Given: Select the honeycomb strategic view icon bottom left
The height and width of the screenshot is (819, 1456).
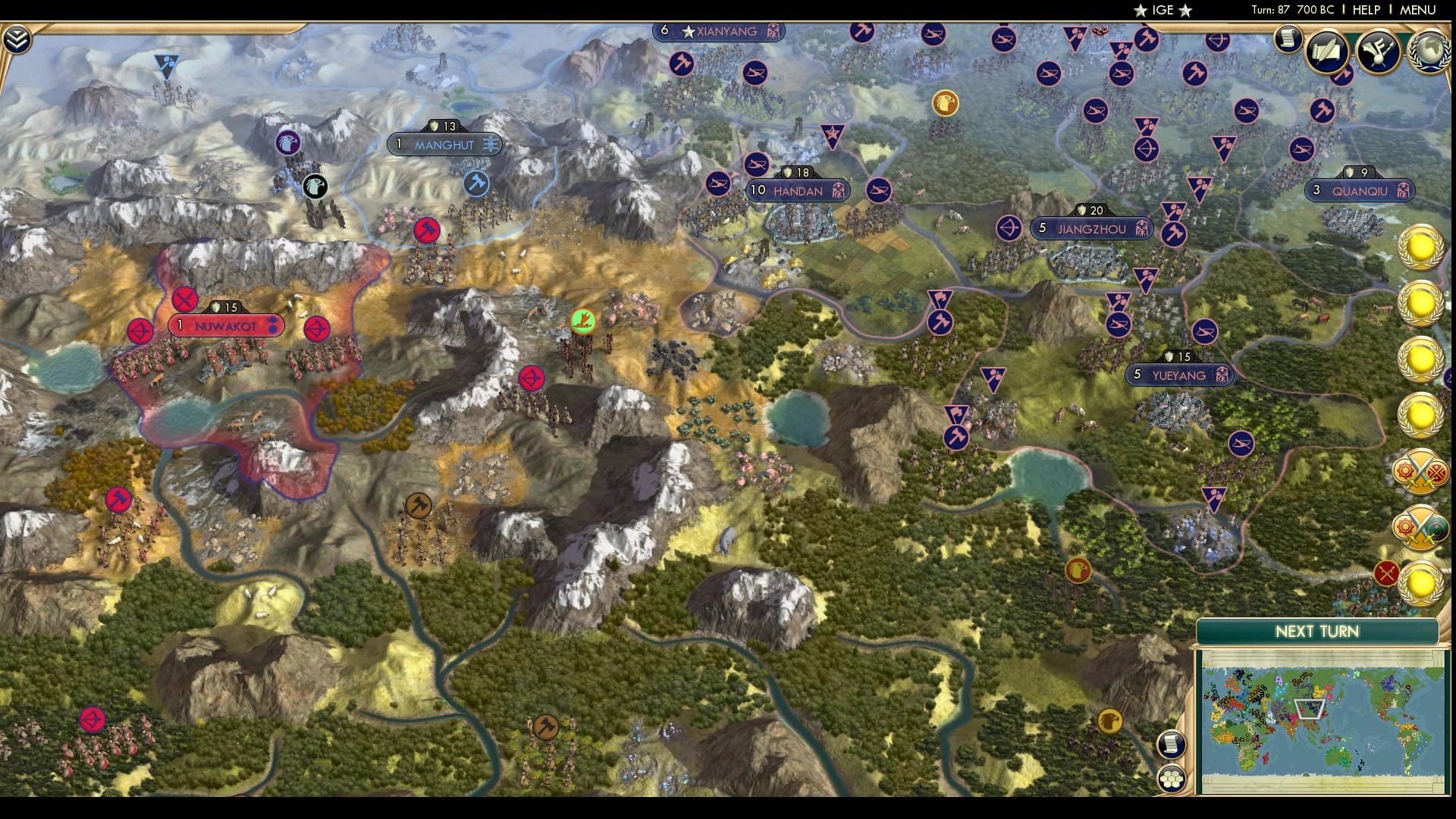Looking at the screenshot, I should click(x=1172, y=778).
